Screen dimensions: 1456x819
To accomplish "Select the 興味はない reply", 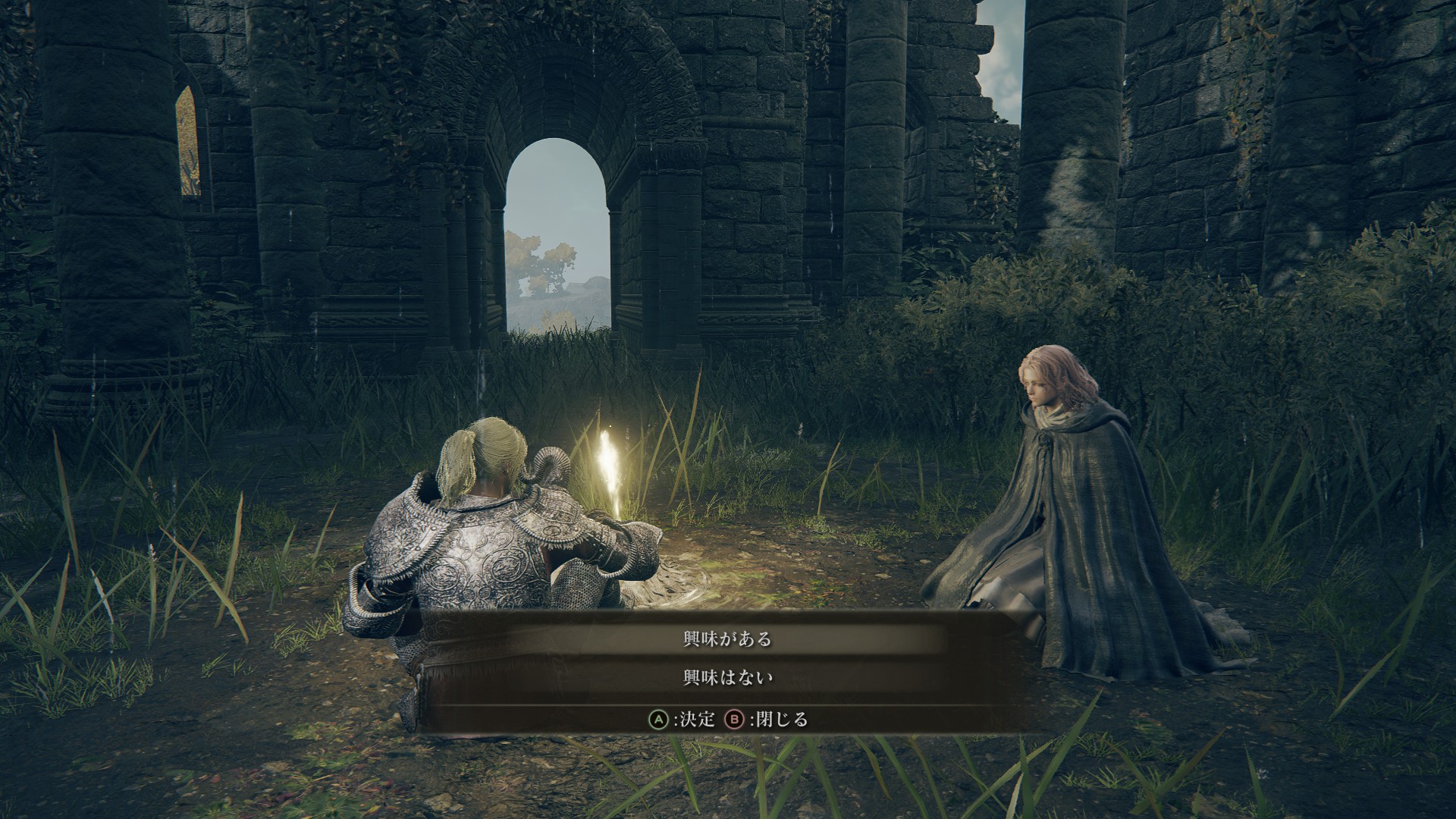I will coord(727,677).
